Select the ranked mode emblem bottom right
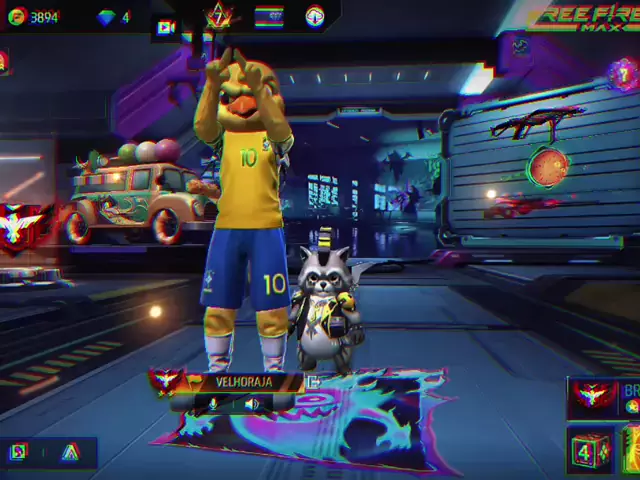 pyautogui.click(x=594, y=397)
